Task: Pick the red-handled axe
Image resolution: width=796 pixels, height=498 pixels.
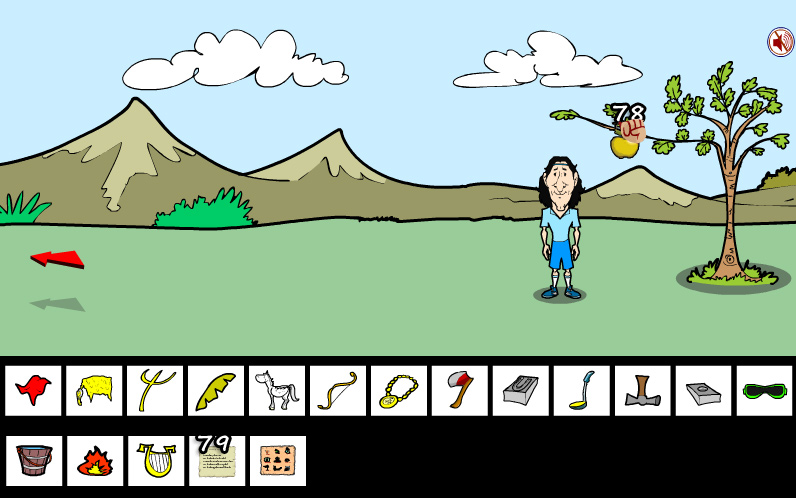Action: pos(460,390)
